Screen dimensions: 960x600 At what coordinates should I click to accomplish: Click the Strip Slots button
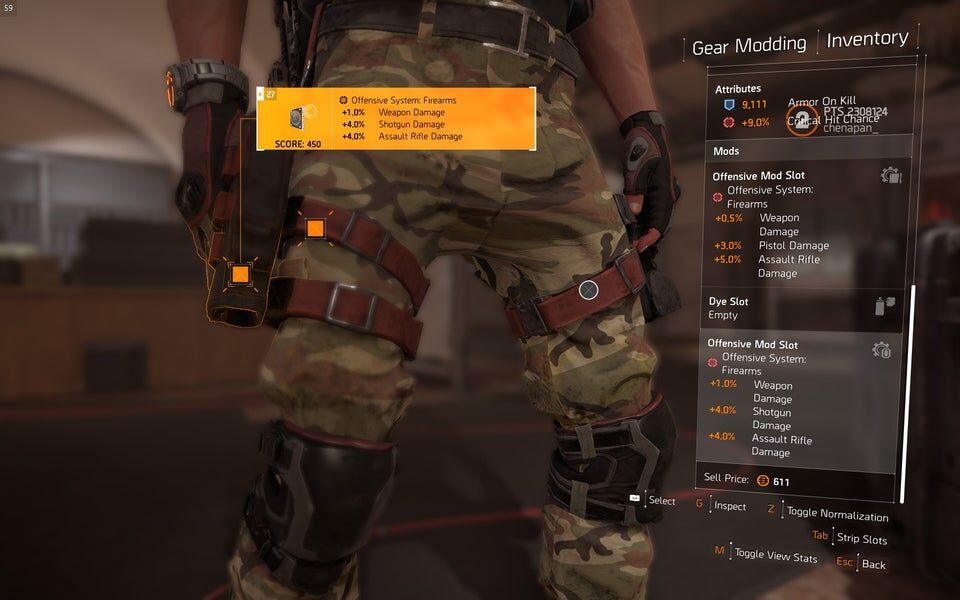pos(861,539)
